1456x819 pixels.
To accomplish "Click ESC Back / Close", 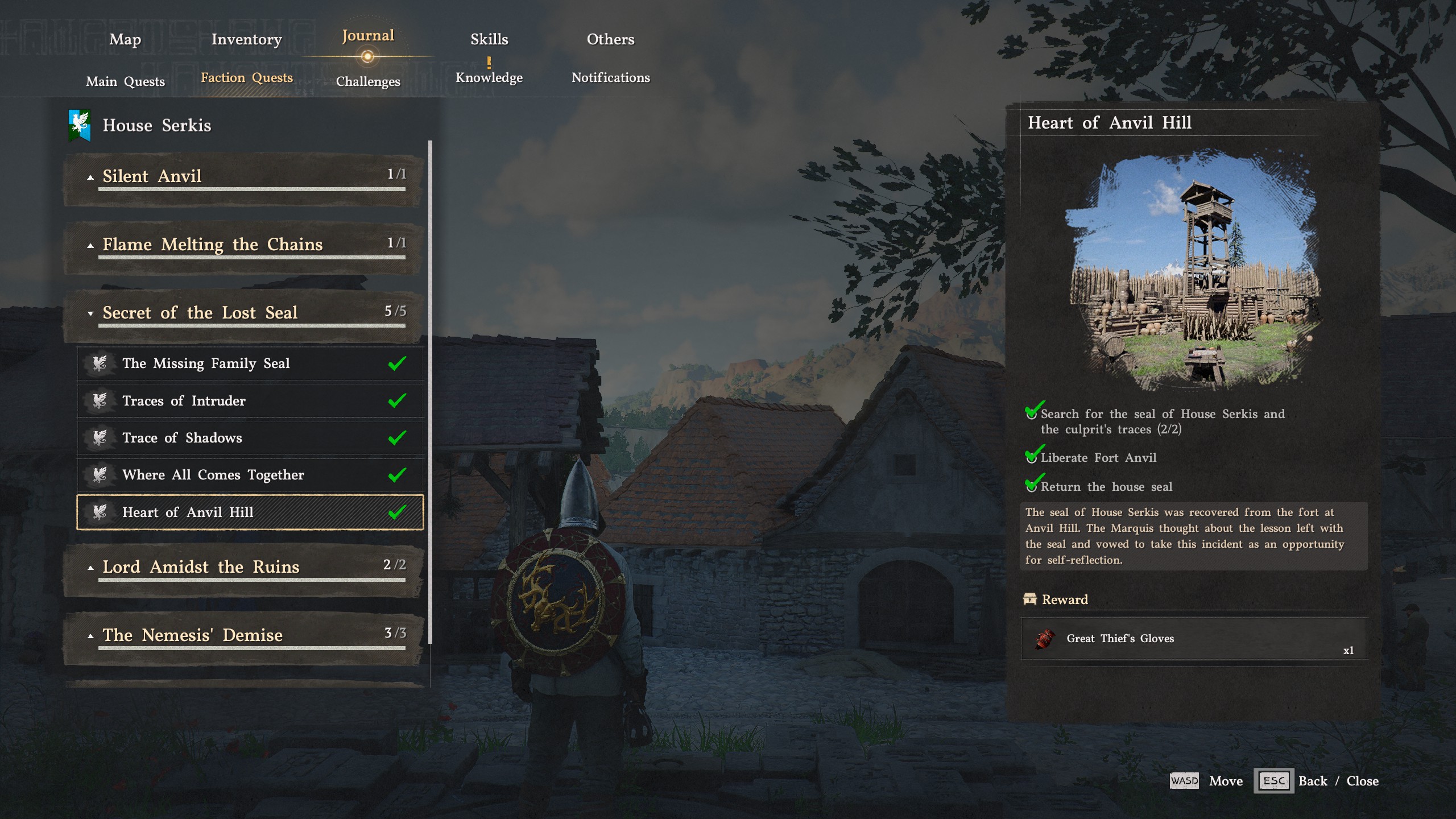I will tap(1274, 781).
